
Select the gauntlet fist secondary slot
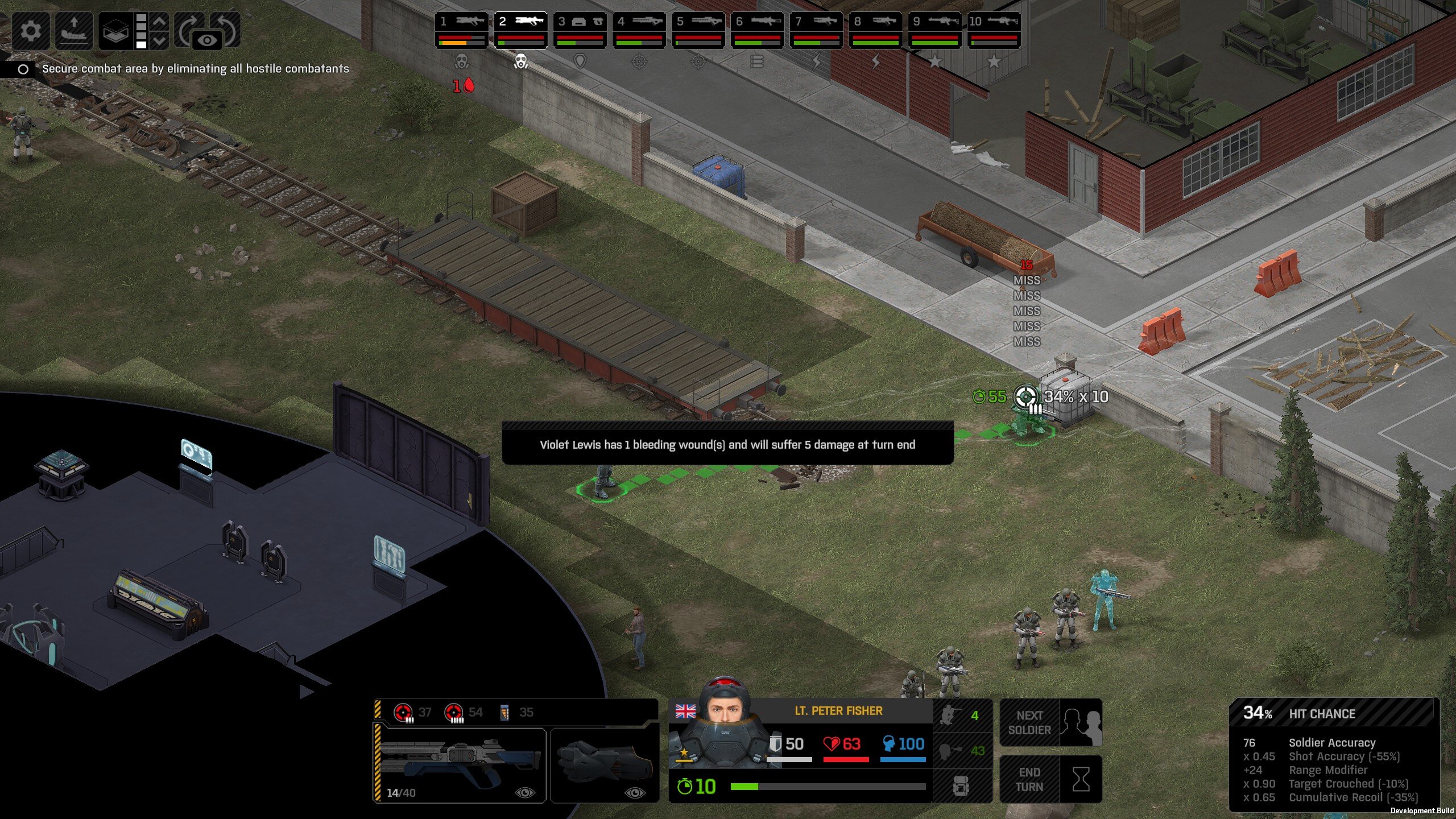(605, 765)
